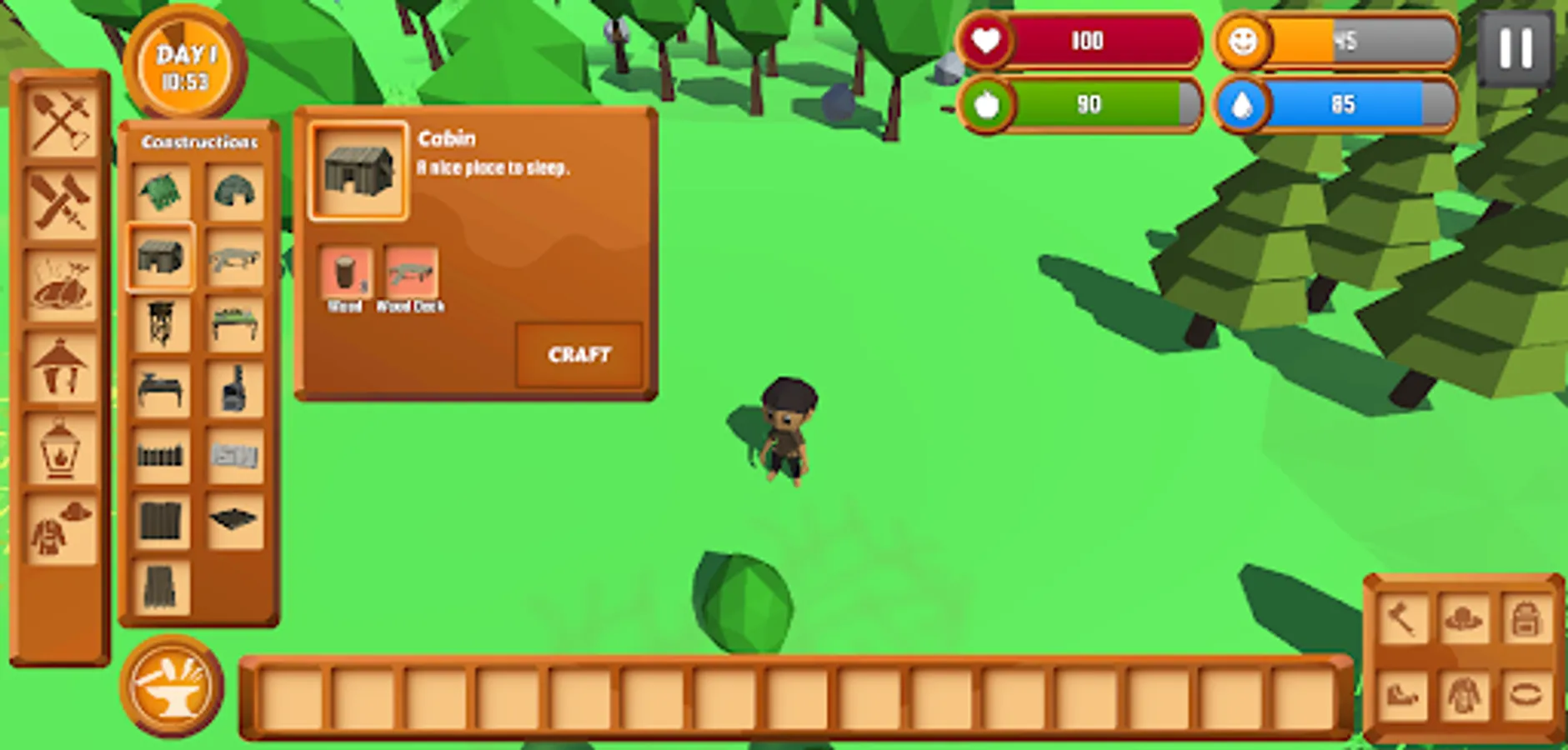Select the Cabin blueprint in Constructions panel
This screenshot has height=750, width=1568.
(x=163, y=260)
